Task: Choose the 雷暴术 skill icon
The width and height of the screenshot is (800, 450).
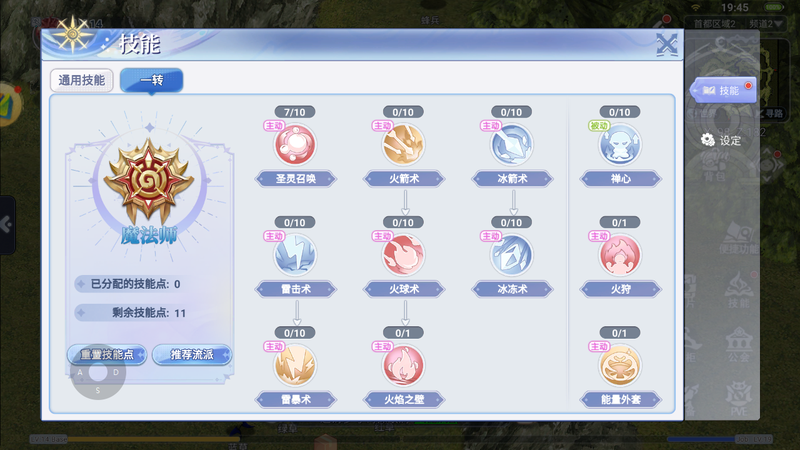Action: (295, 365)
